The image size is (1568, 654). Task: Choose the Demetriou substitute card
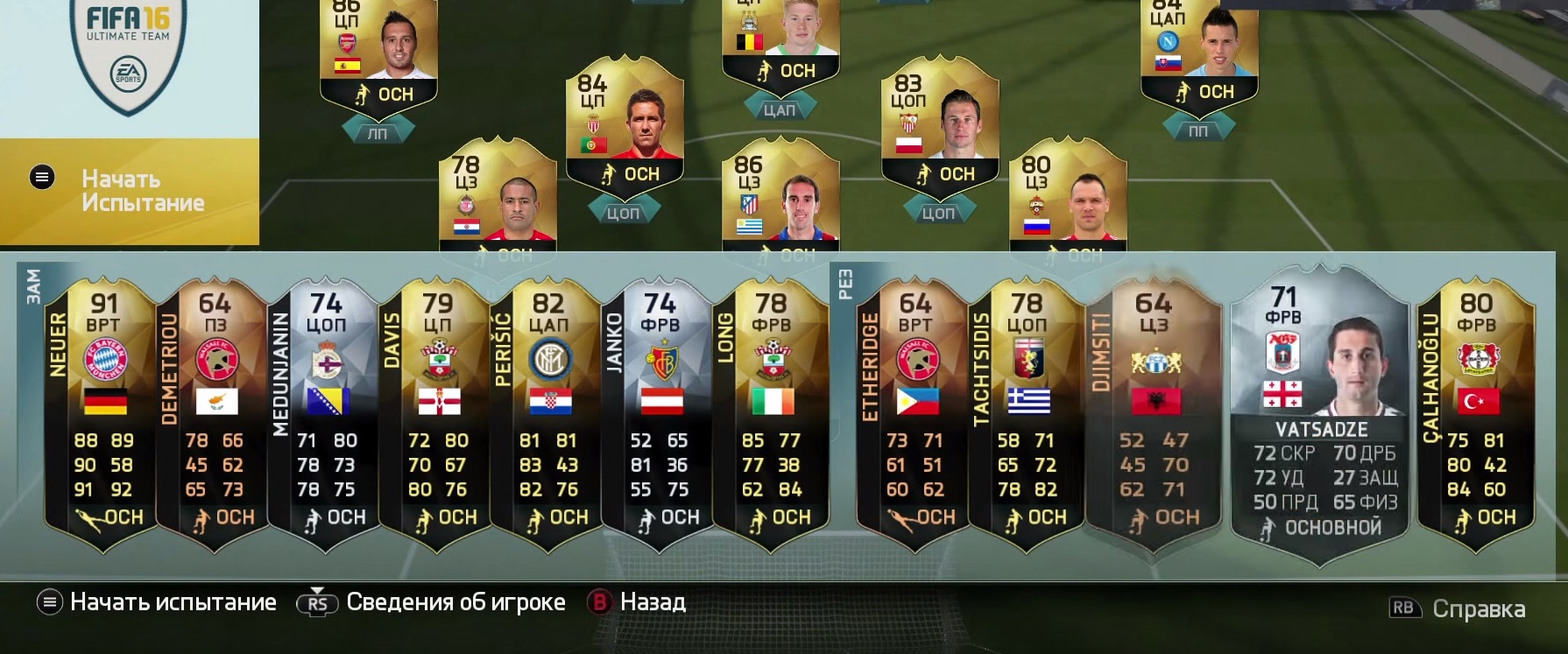pyautogui.click(x=215, y=411)
